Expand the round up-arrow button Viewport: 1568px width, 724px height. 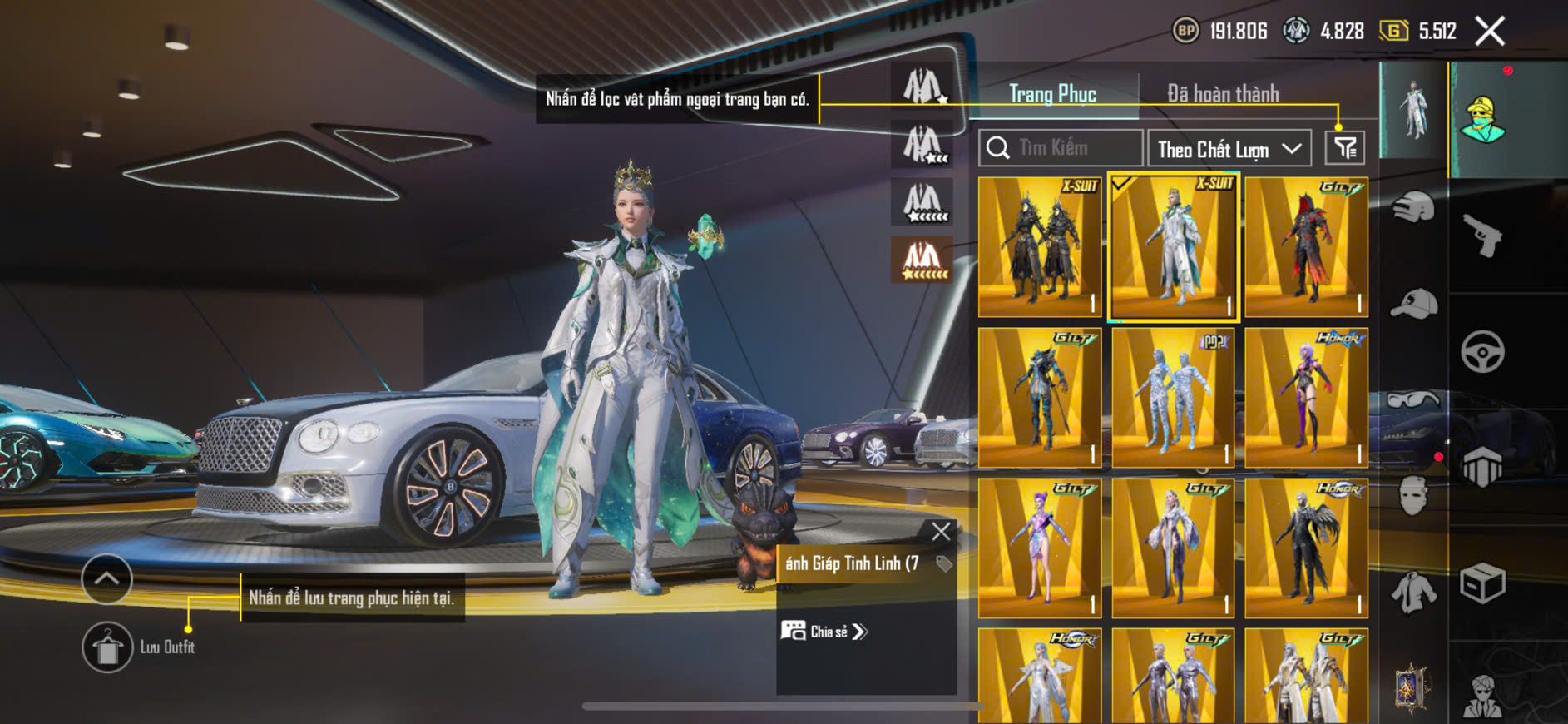pos(106,578)
